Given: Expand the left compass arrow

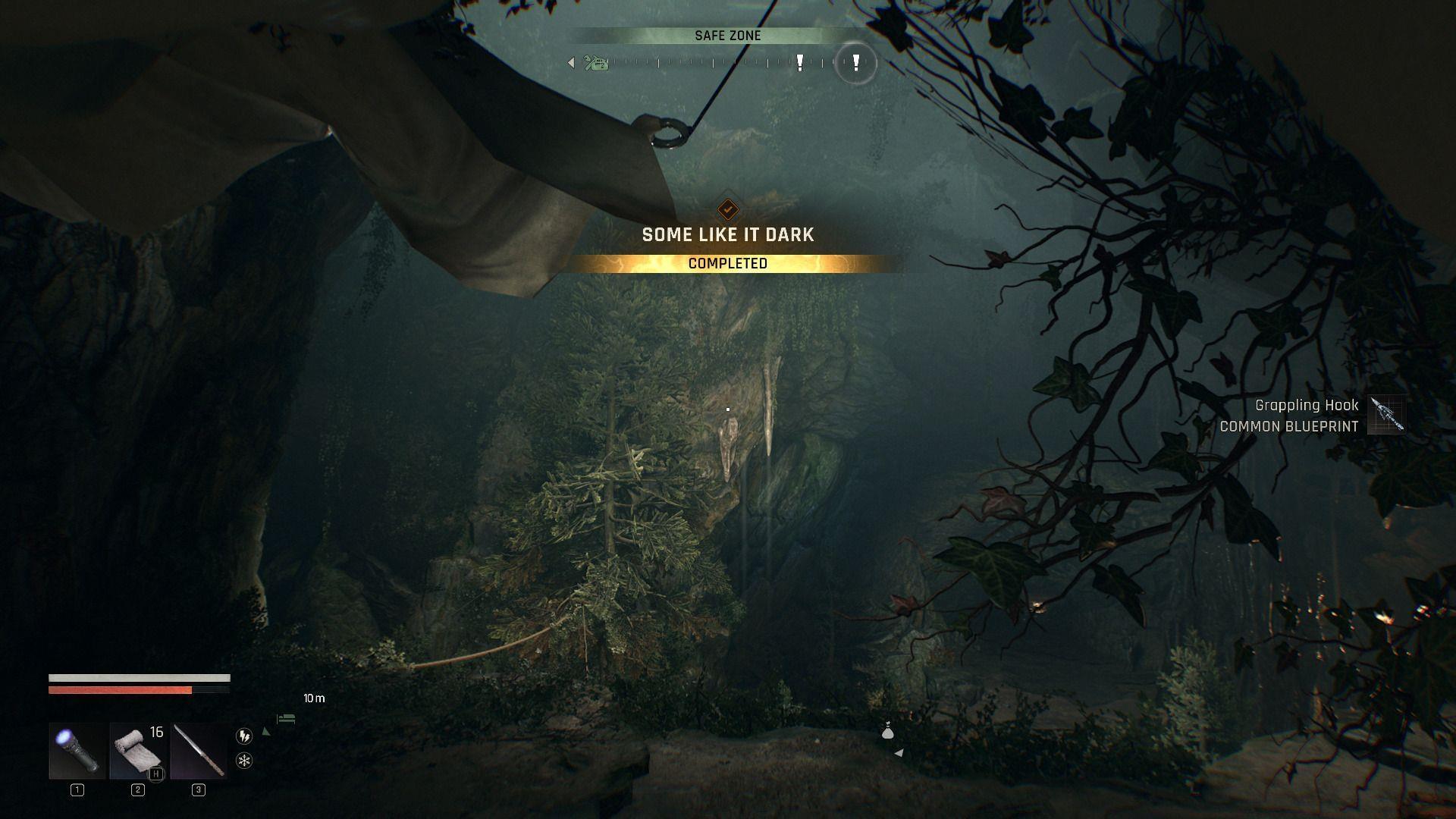Looking at the screenshot, I should [x=571, y=63].
